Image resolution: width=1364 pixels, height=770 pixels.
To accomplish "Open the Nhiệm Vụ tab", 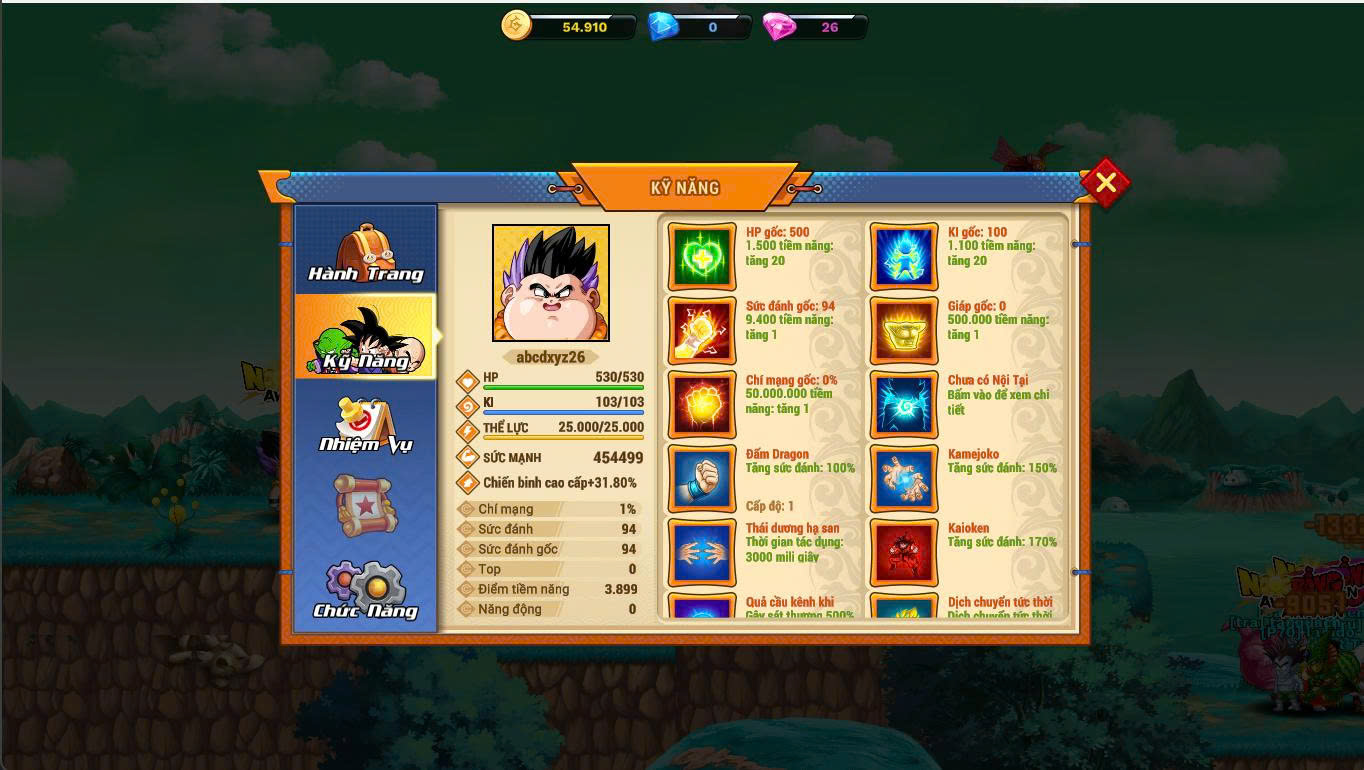I will (x=366, y=424).
